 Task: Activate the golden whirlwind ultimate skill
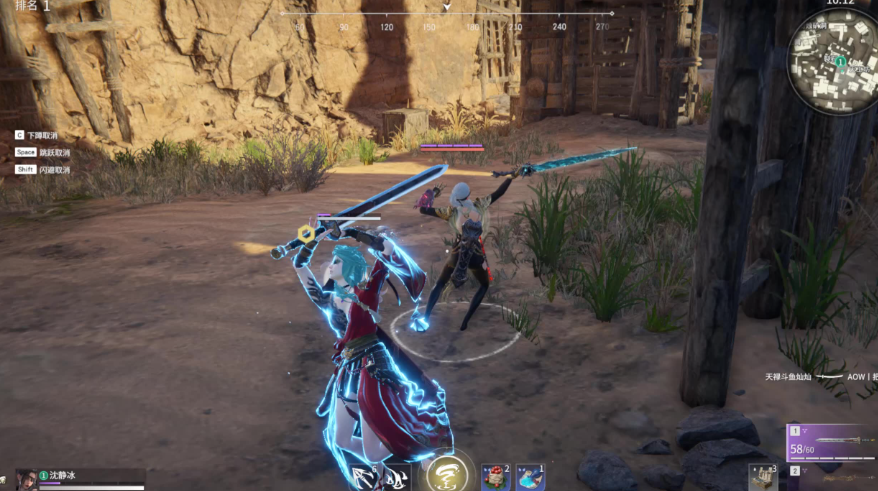pyautogui.click(x=446, y=473)
